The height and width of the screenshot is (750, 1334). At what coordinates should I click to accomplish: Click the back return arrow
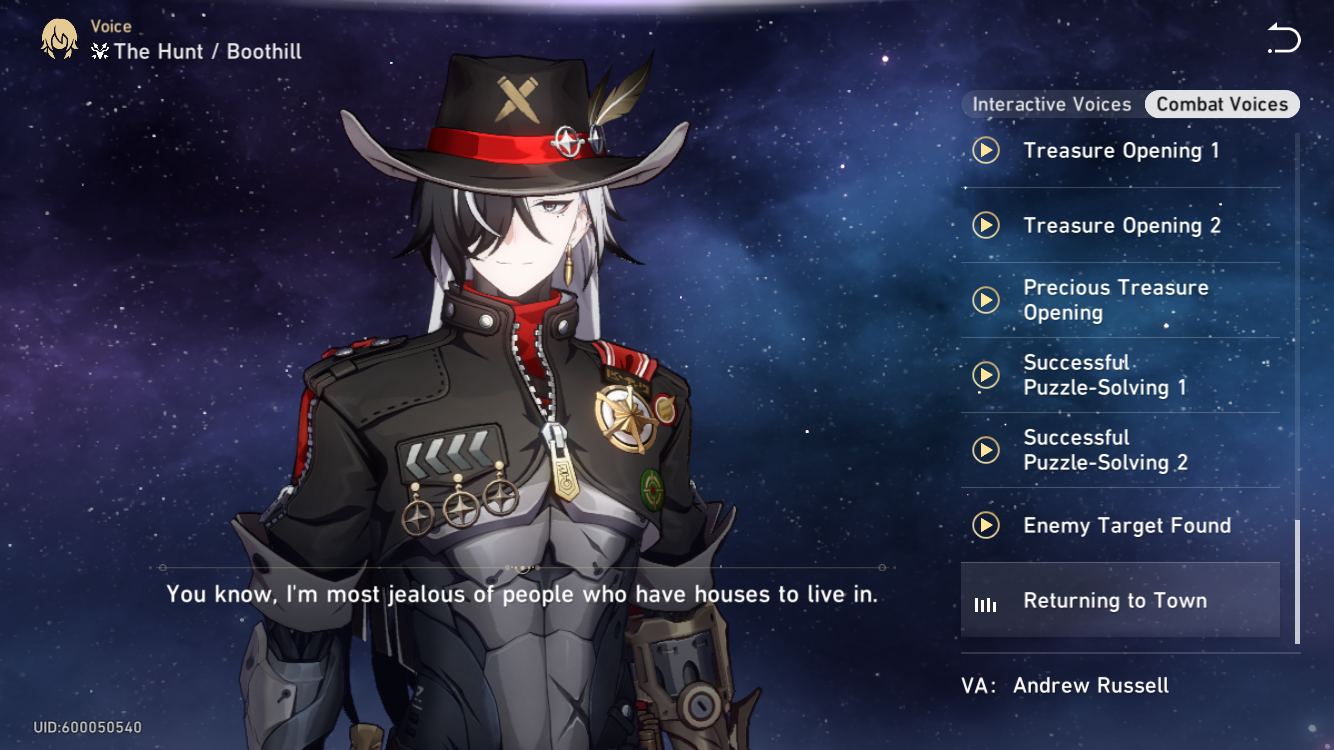click(1284, 38)
